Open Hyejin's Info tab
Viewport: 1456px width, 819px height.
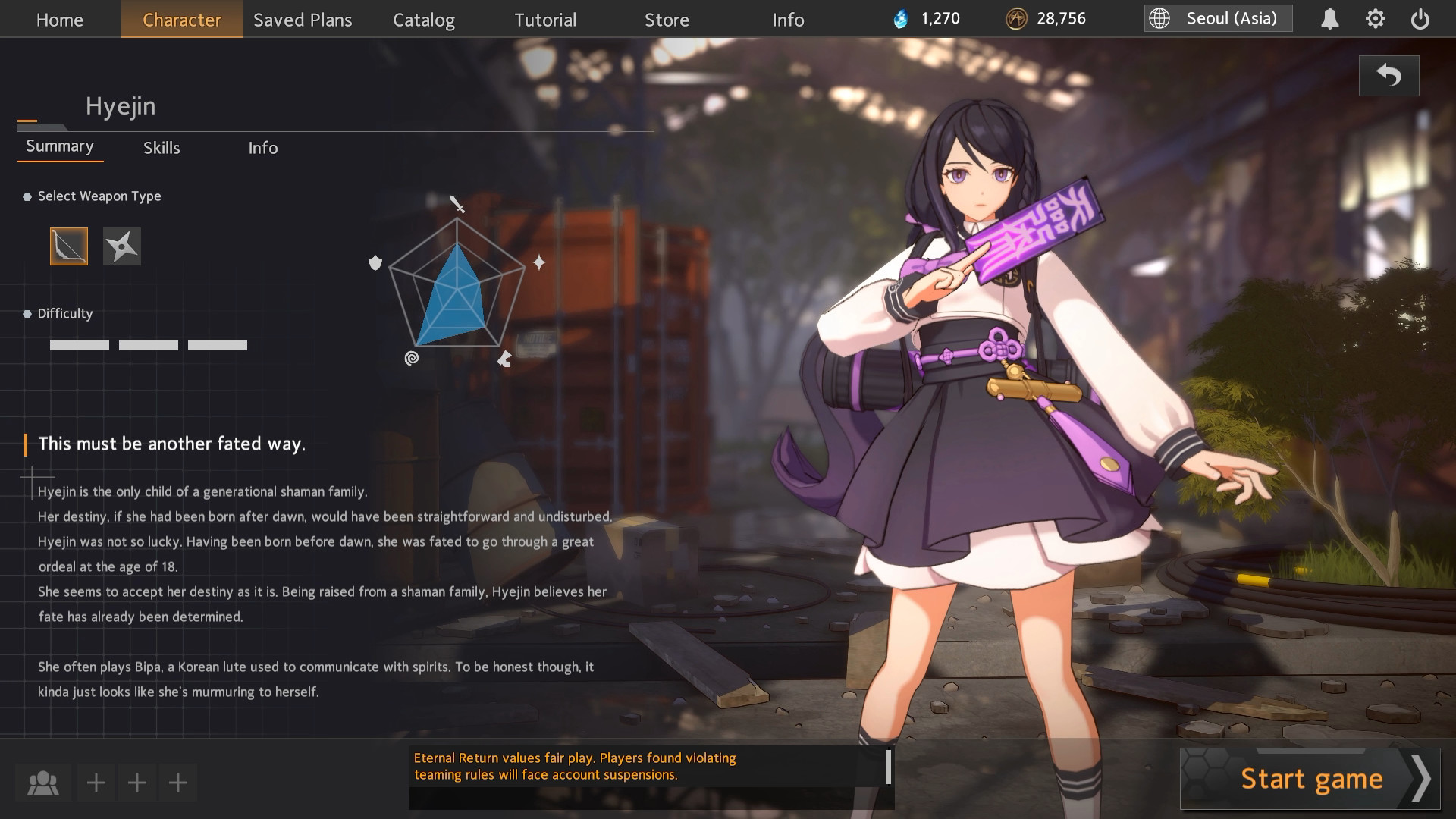pyautogui.click(x=263, y=148)
